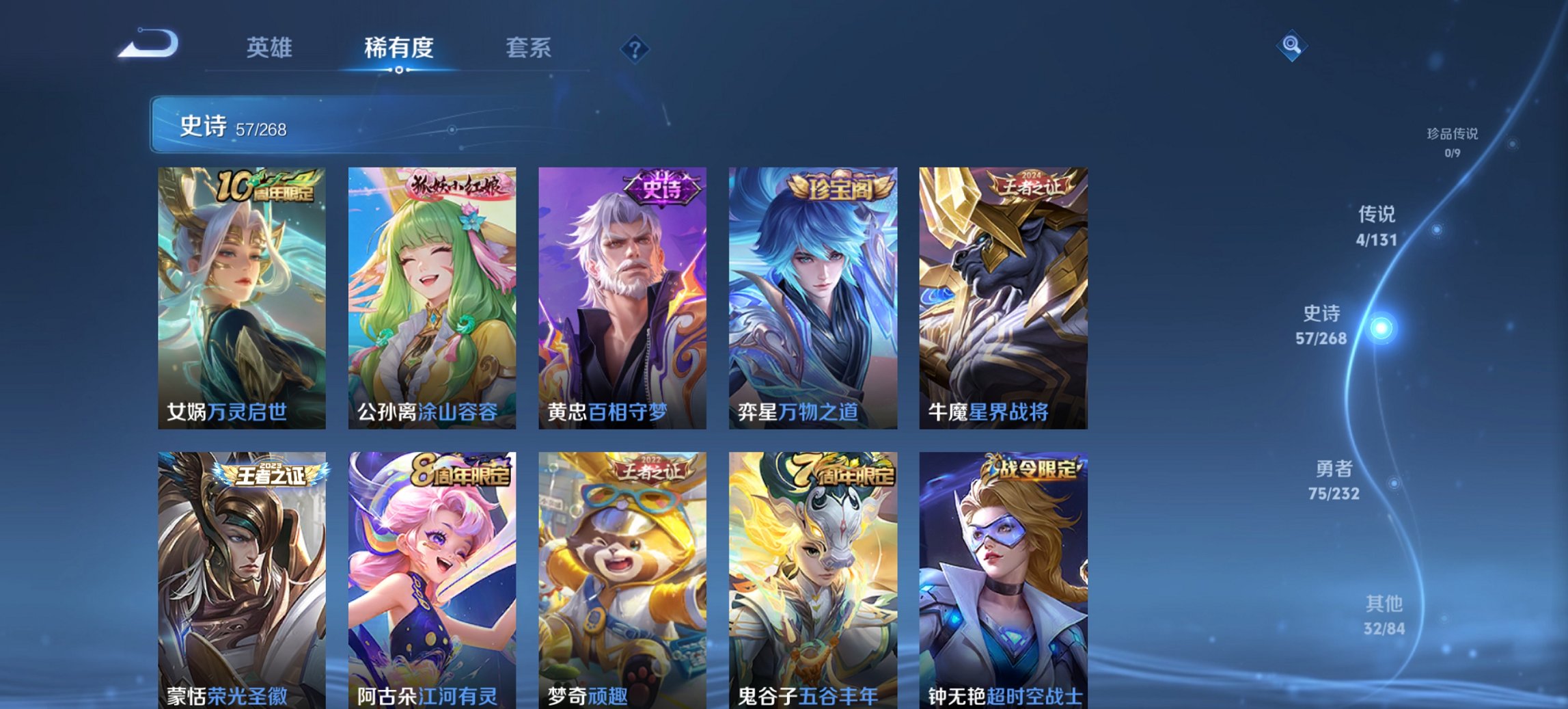Viewport: 1568px width, 709px height.
Task: Open search with the magnifier icon
Action: point(1291,47)
